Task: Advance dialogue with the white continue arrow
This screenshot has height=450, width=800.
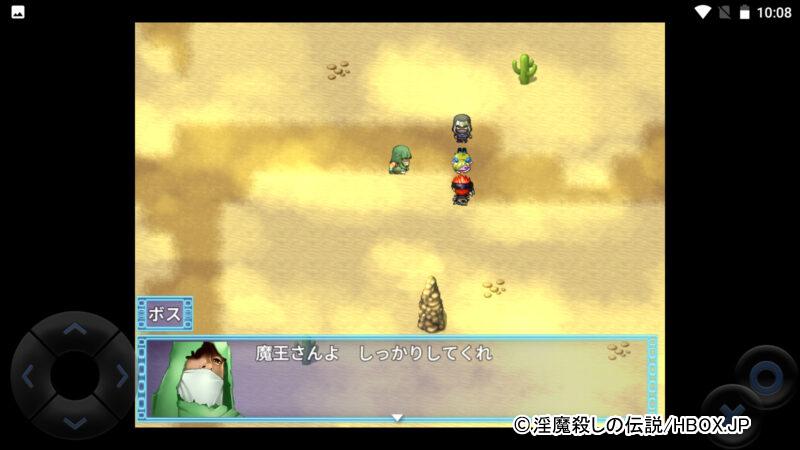Action: [397, 417]
